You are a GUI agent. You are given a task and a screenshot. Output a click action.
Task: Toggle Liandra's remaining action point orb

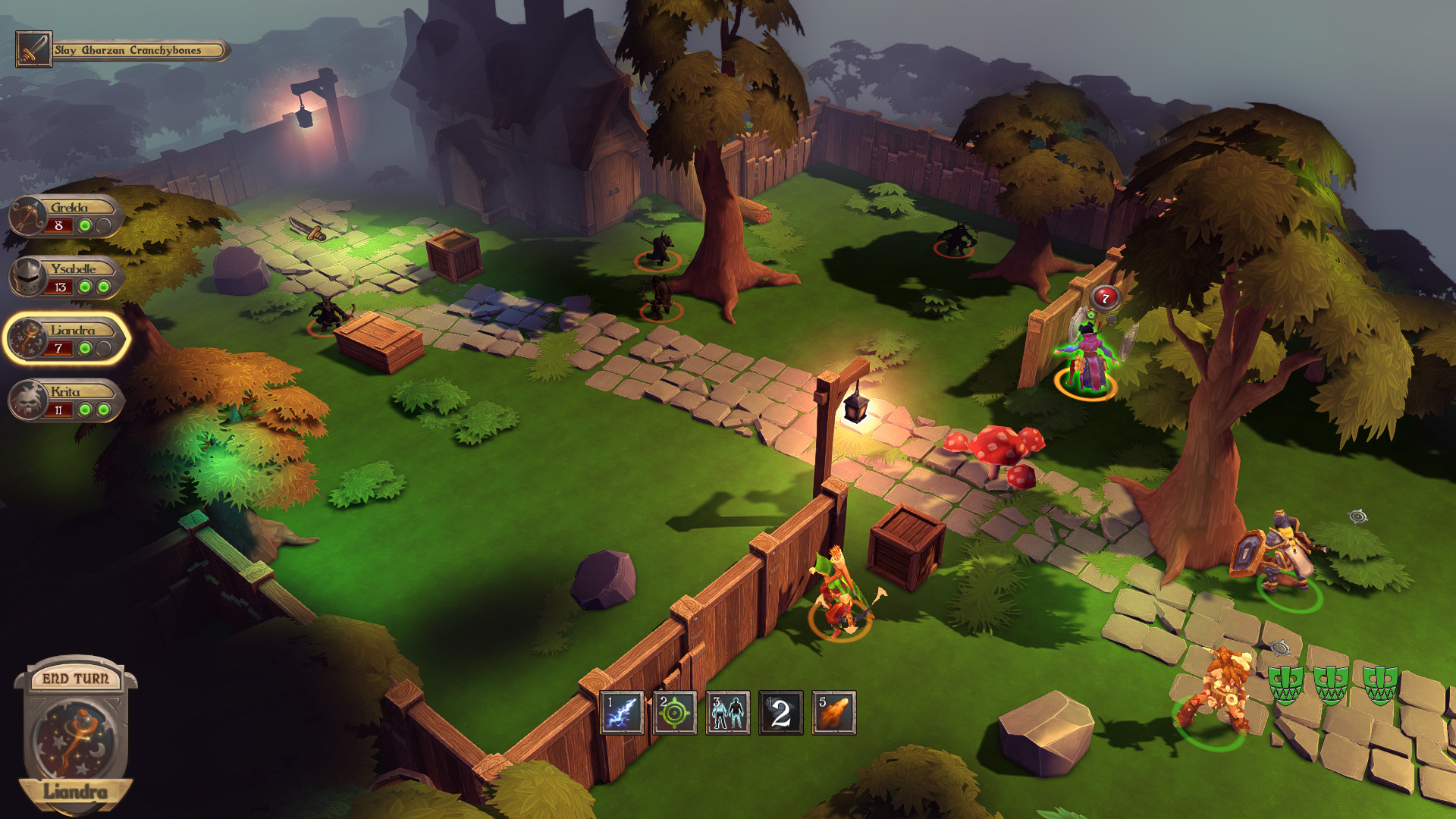[83, 348]
